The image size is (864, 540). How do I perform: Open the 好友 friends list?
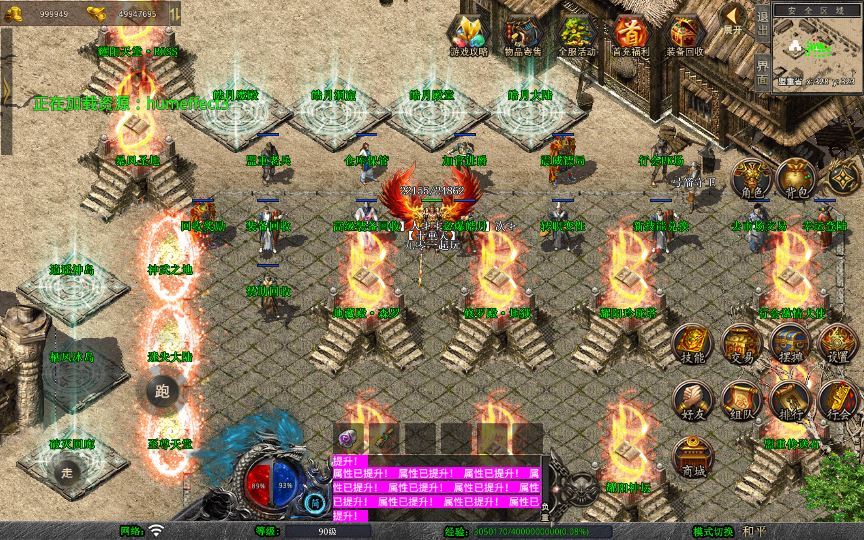tap(692, 399)
